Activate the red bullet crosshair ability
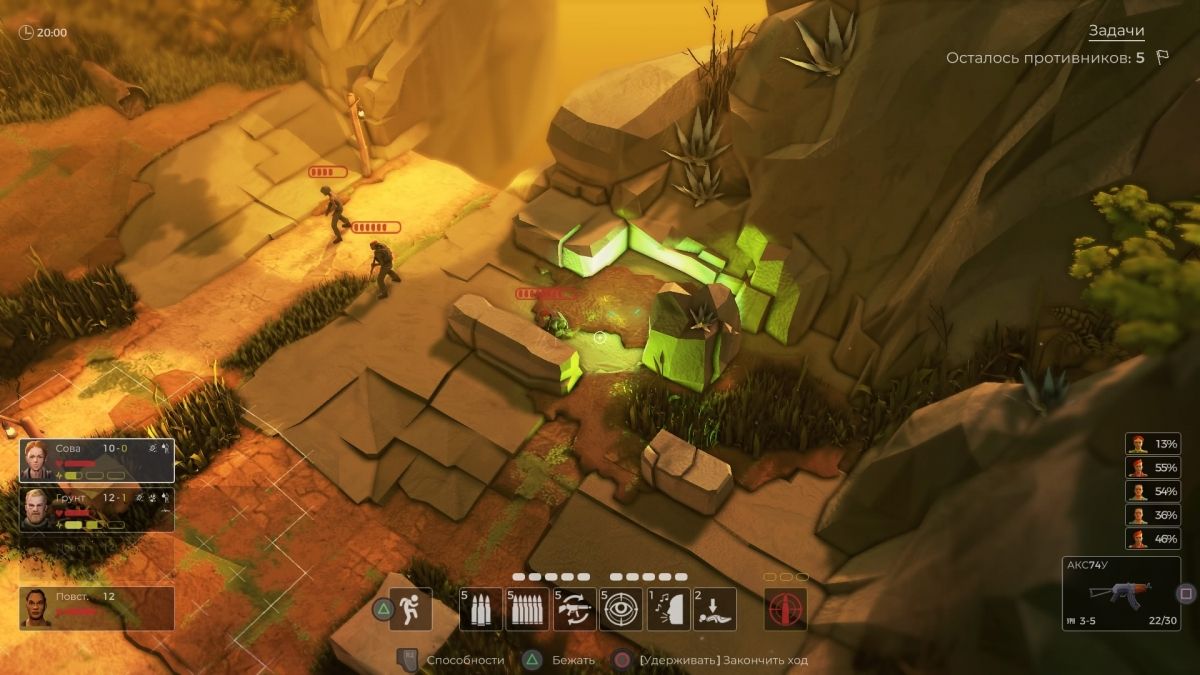This screenshot has width=1200, height=675. [785, 608]
